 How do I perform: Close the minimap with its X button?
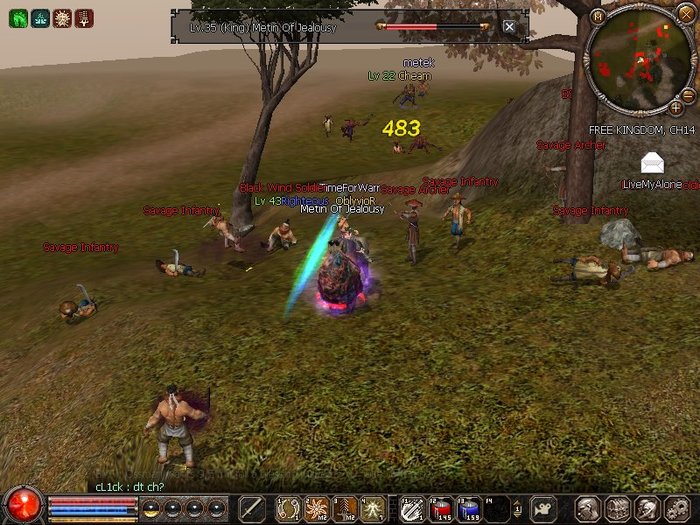tap(685, 16)
